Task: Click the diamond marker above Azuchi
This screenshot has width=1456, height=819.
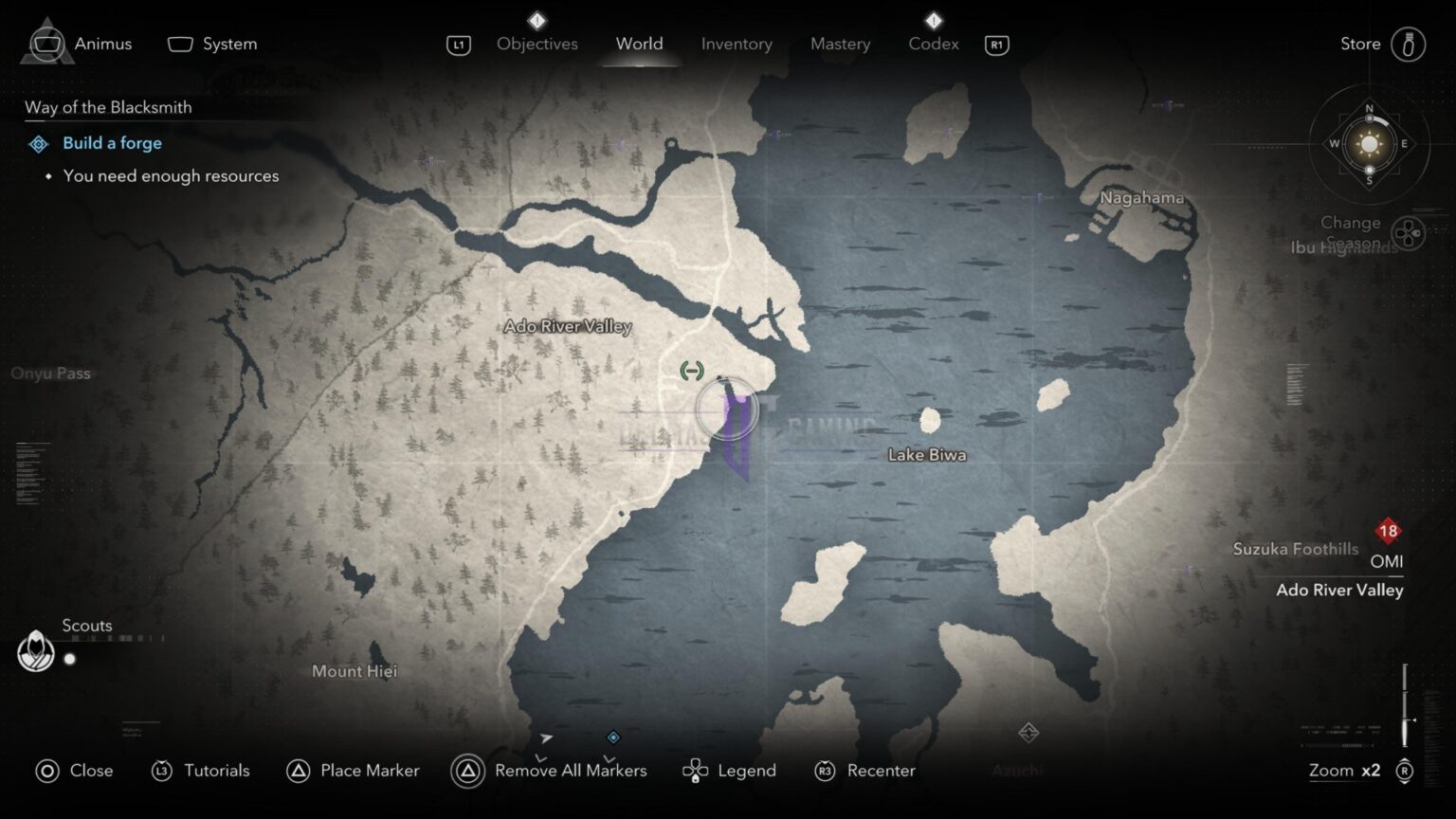Action: pyautogui.click(x=1027, y=732)
